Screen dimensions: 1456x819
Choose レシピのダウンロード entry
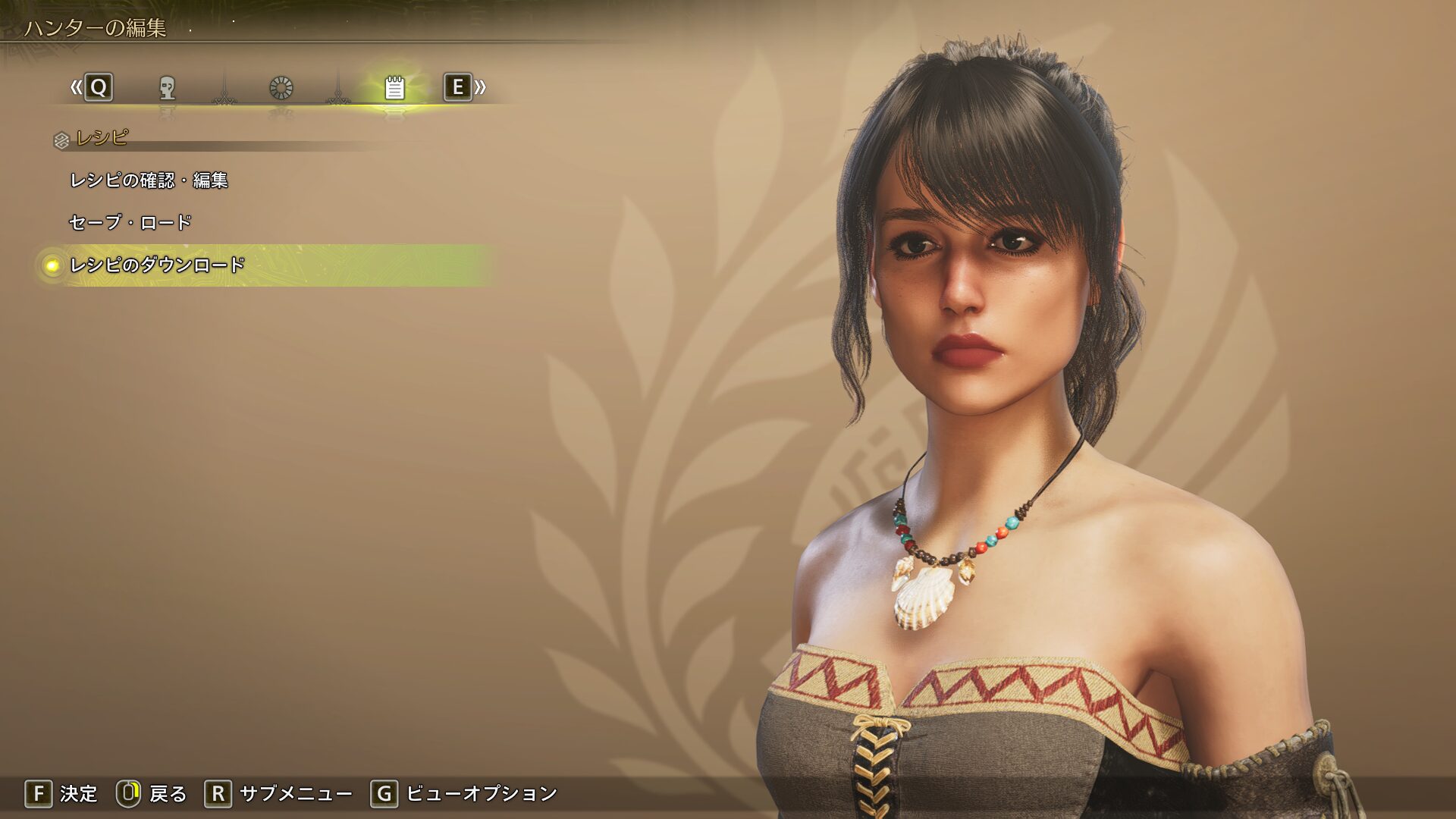tap(157, 265)
